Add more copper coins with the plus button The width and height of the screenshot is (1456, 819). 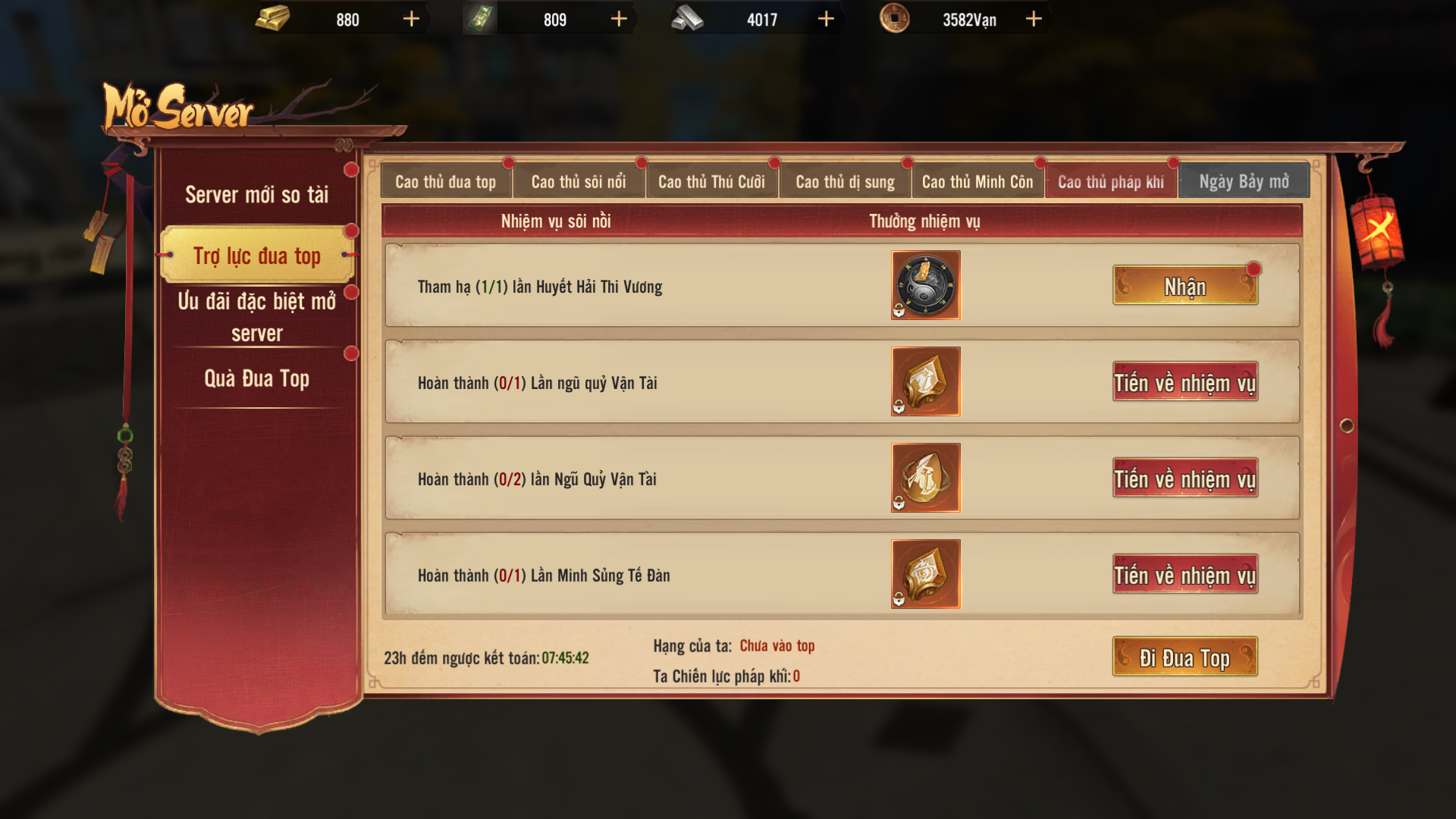point(1034,19)
